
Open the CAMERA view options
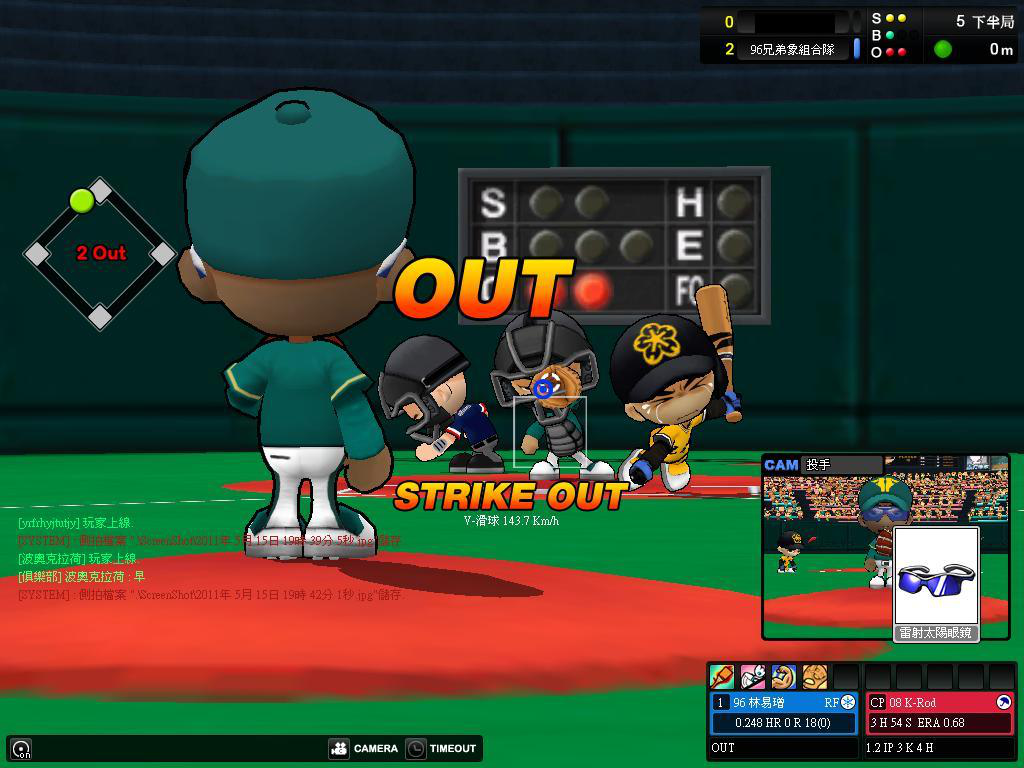tap(364, 748)
